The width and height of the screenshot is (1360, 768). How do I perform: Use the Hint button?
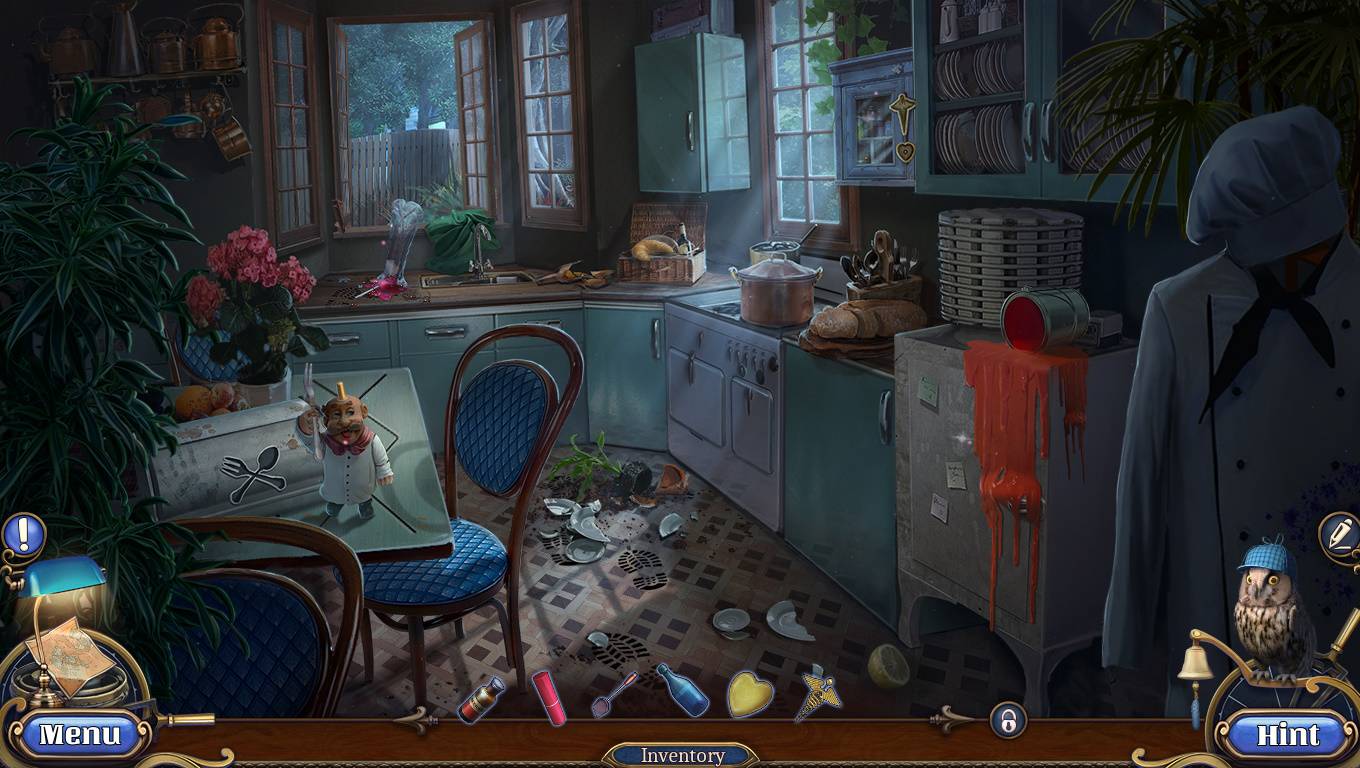coord(1287,735)
